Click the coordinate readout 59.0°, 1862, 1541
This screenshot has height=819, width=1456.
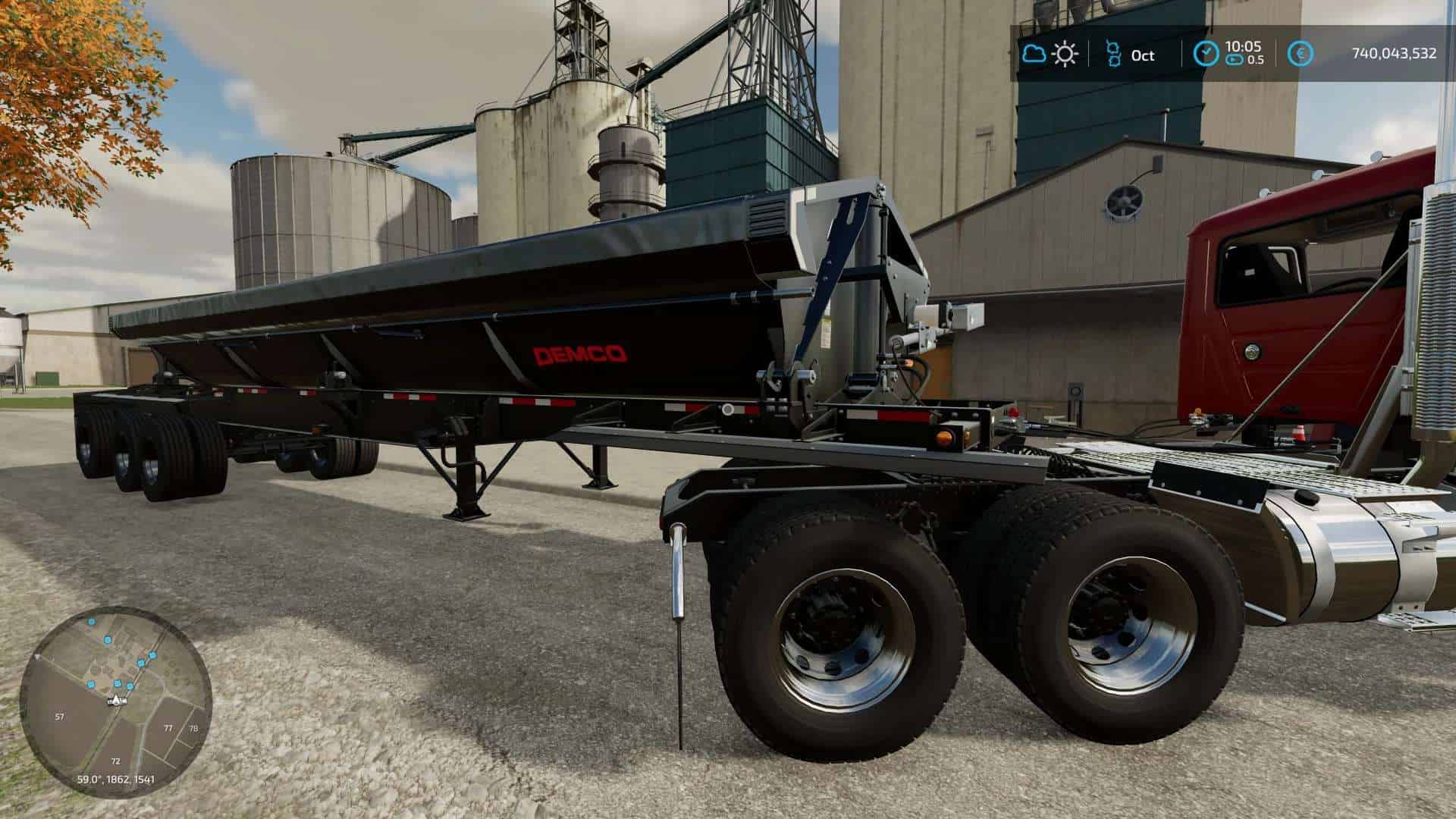[x=116, y=780]
